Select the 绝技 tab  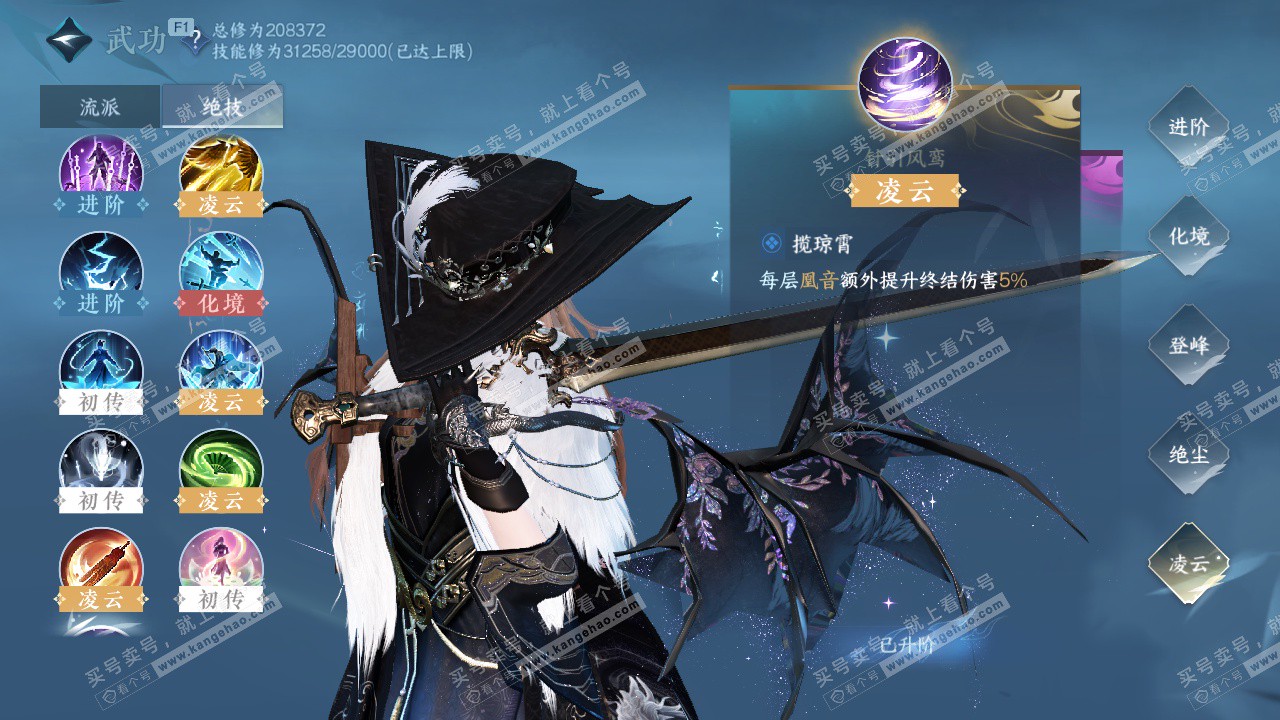221,107
